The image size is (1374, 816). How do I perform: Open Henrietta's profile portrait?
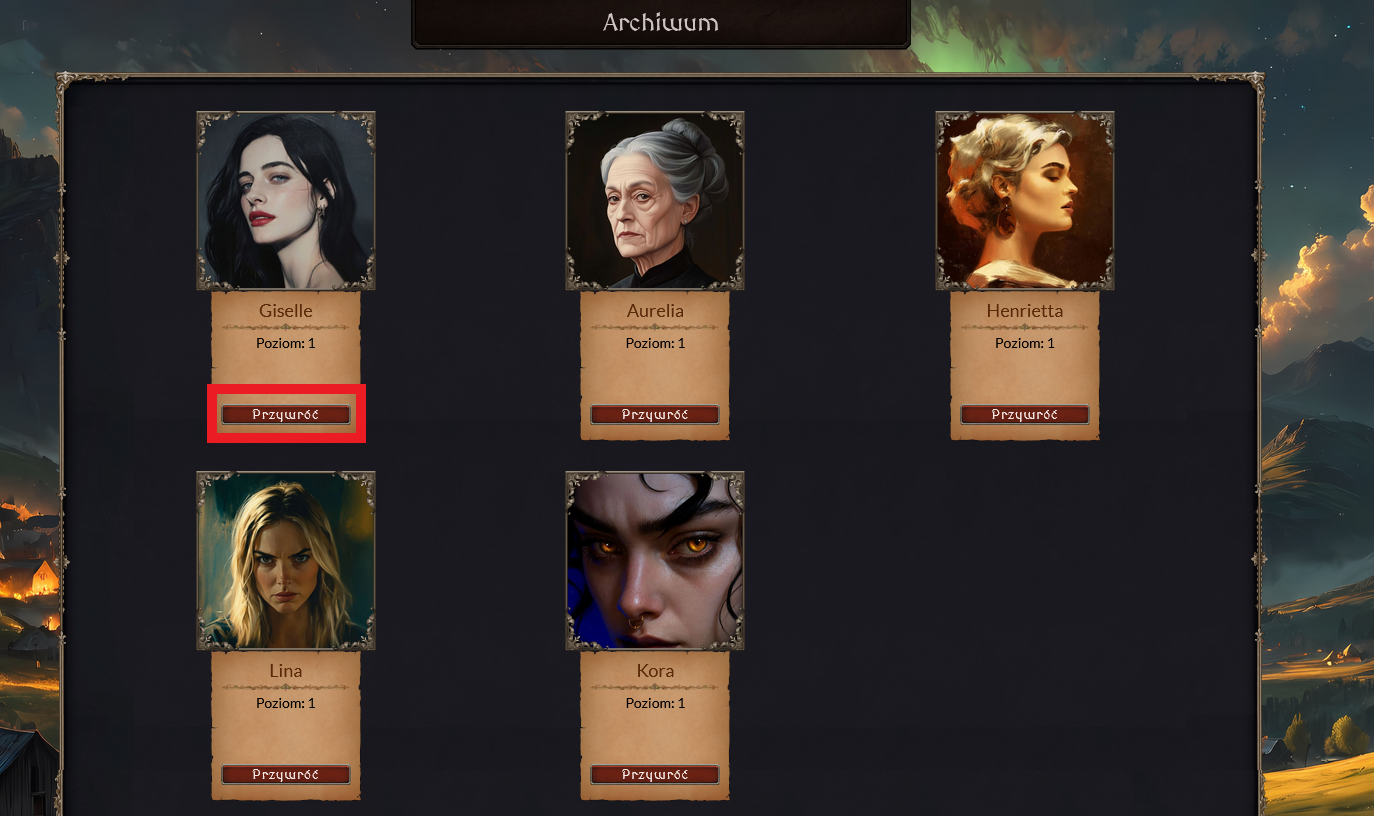[x=1024, y=201]
